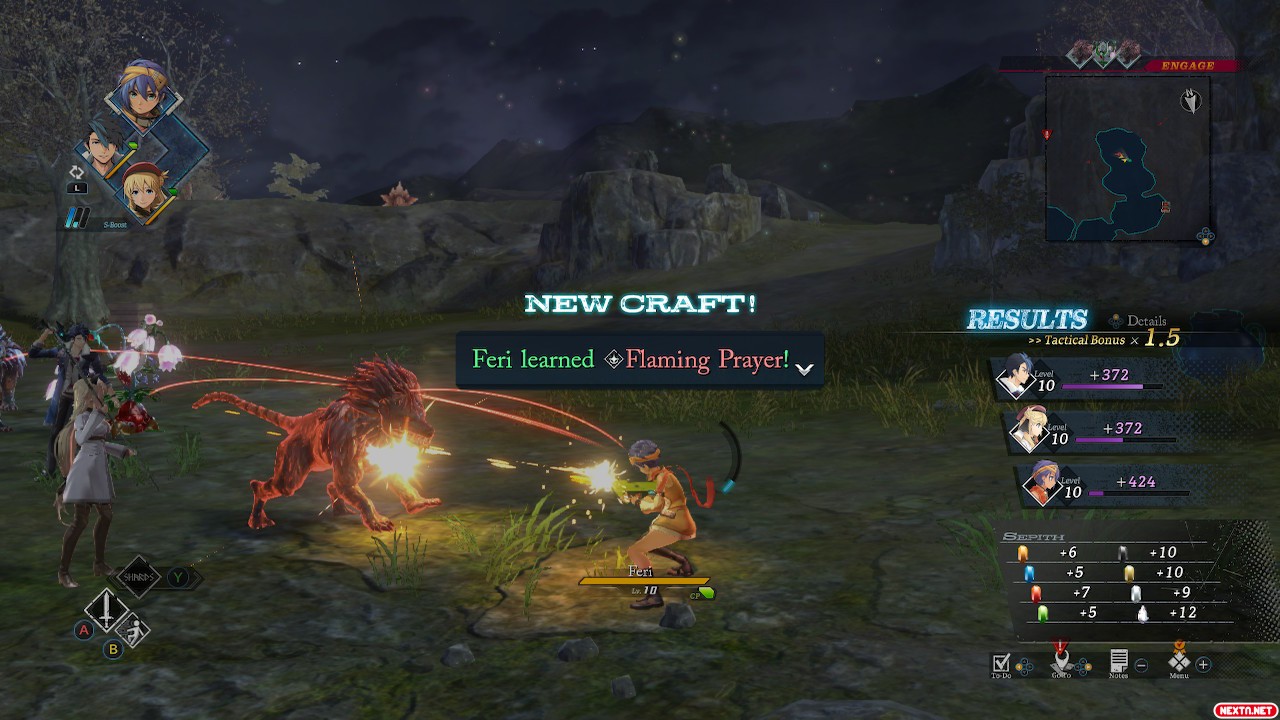This screenshot has height=720, width=1280.
Task: Activate the sword attack icon
Action: tap(104, 608)
